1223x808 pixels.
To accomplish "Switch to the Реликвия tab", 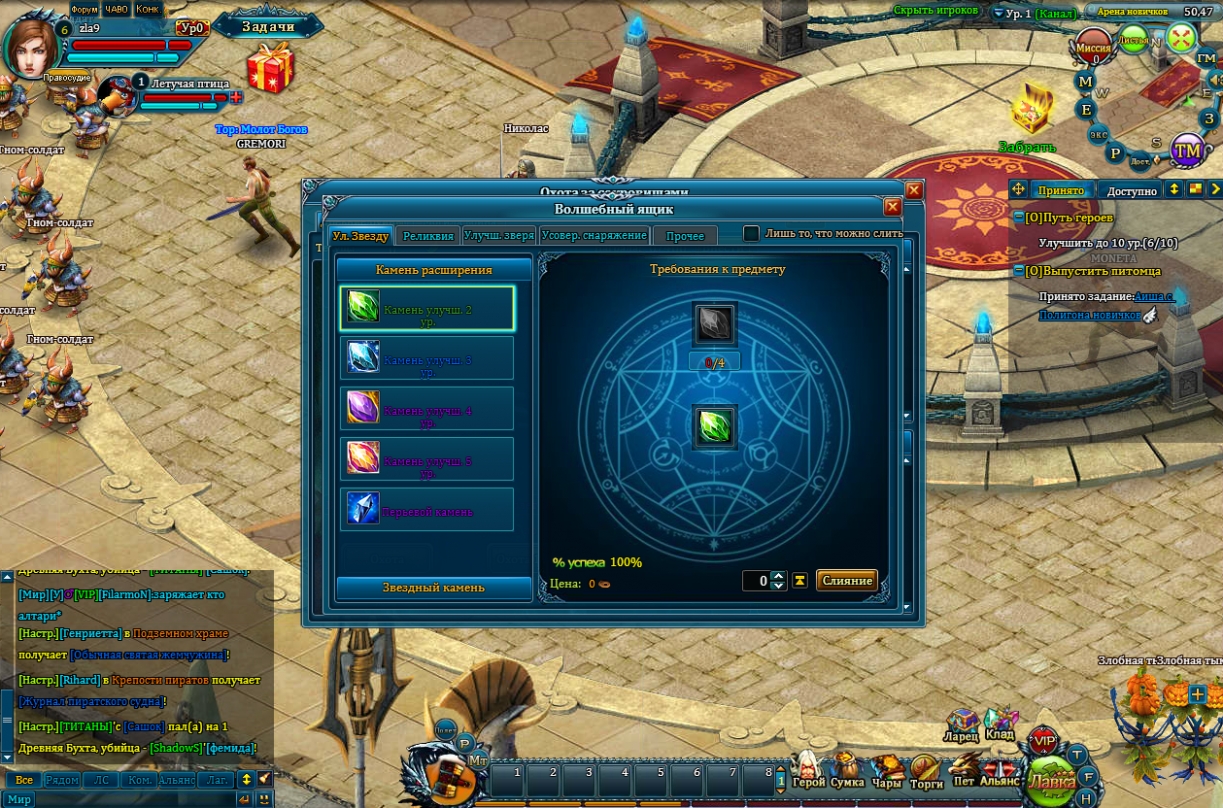I will (428, 236).
